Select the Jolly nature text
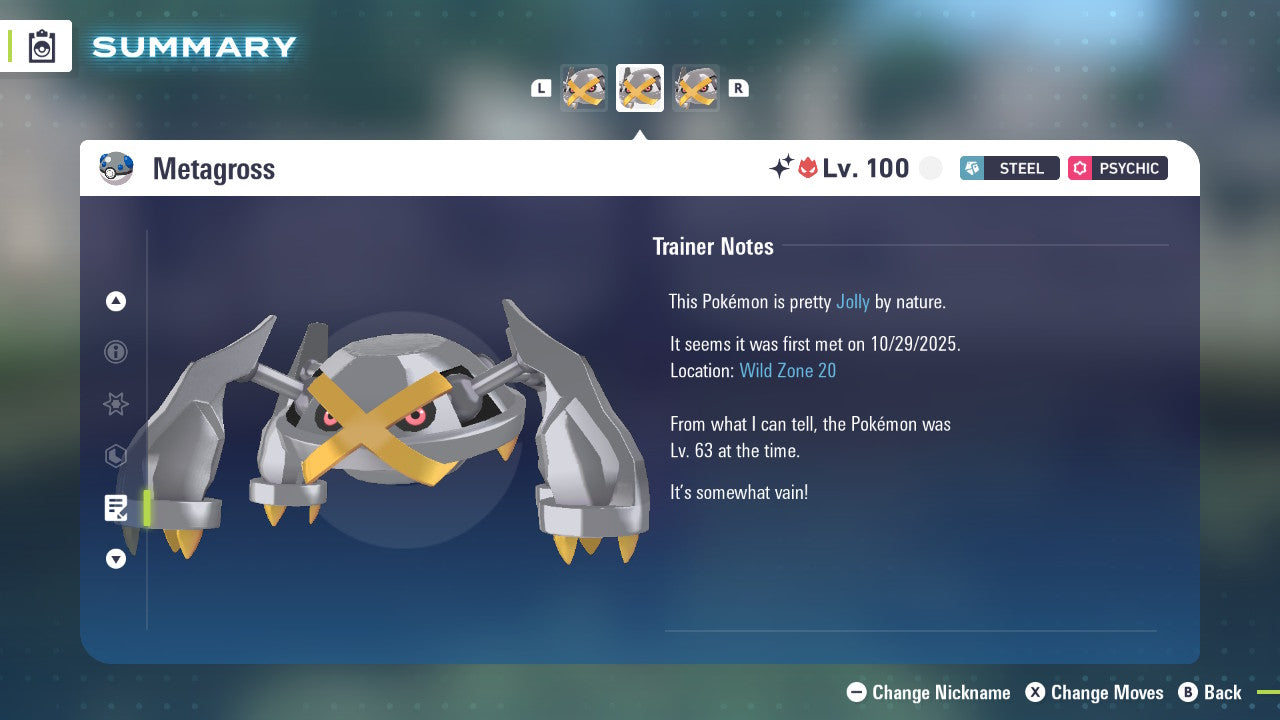The image size is (1280, 720). coord(852,301)
